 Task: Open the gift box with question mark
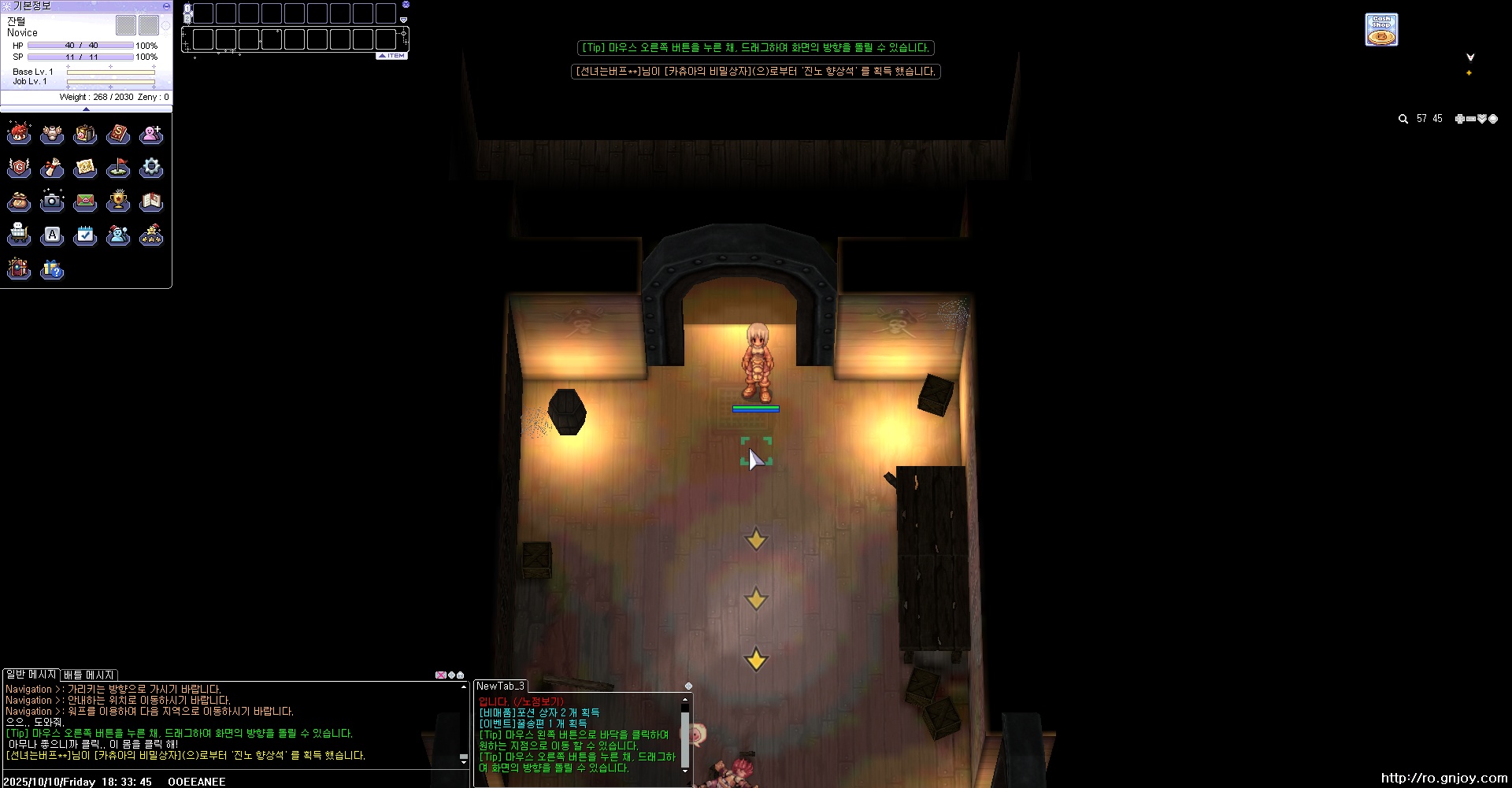coord(52,270)
